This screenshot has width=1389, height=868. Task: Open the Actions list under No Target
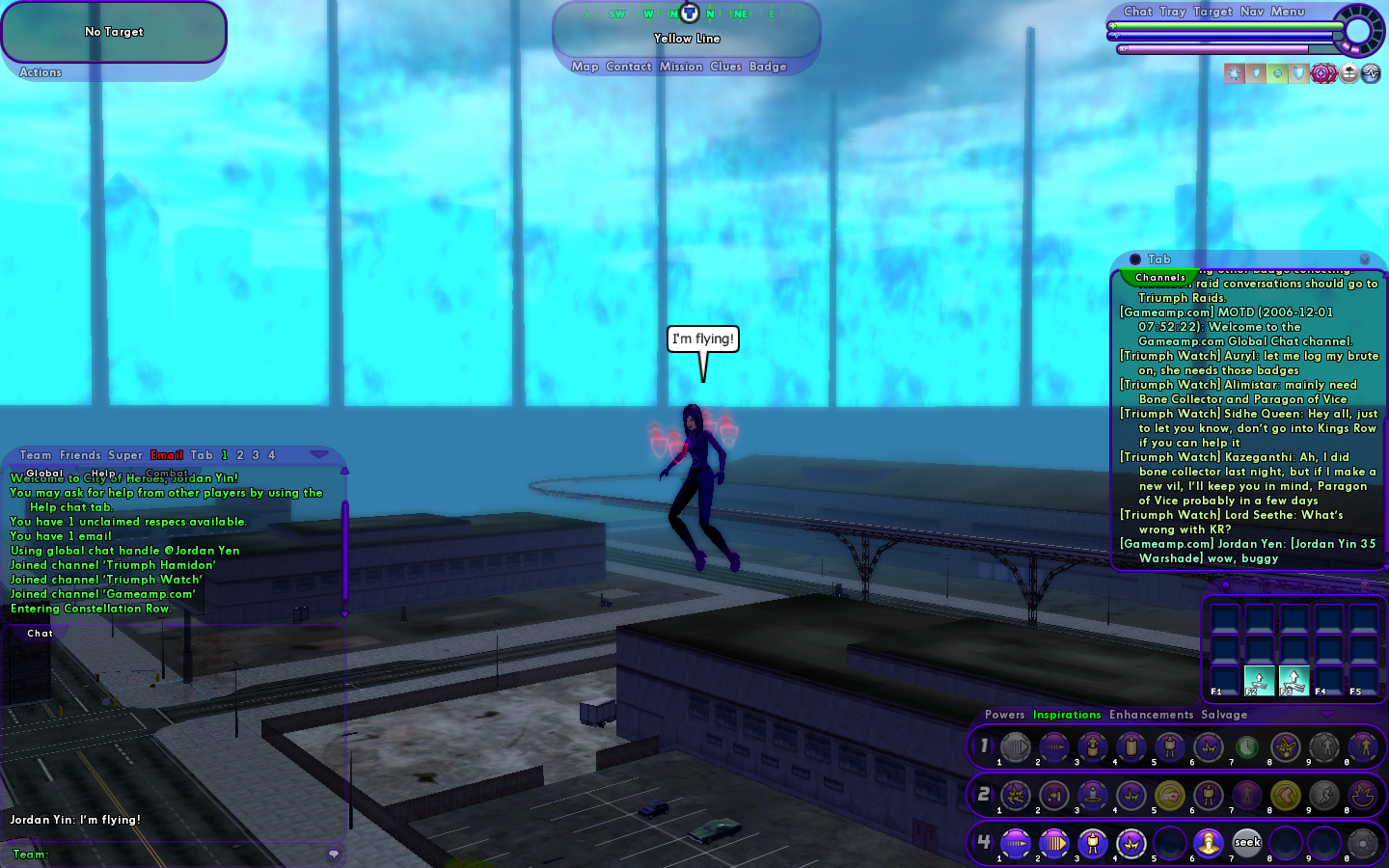coord(41,72)
